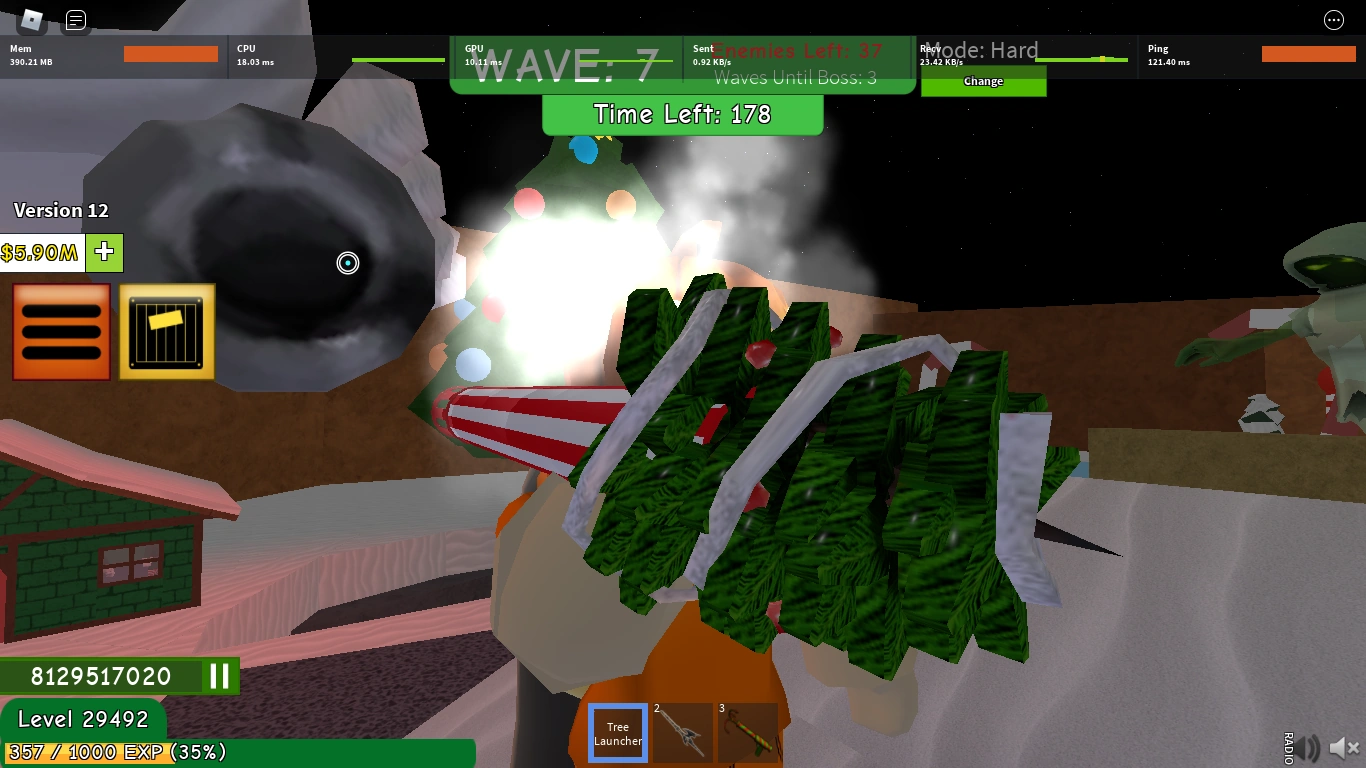Open the ellipsis options menu top right

(1334, 20)
